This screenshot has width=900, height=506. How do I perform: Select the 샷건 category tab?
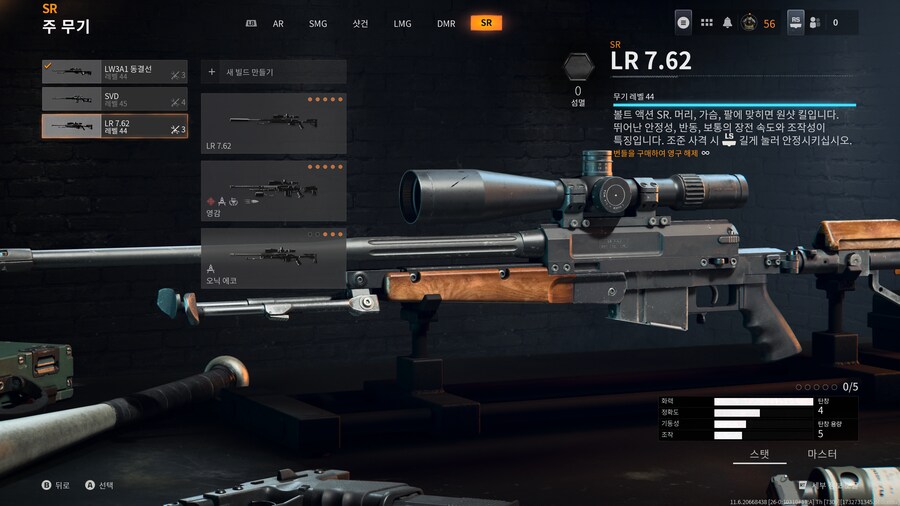361,23
